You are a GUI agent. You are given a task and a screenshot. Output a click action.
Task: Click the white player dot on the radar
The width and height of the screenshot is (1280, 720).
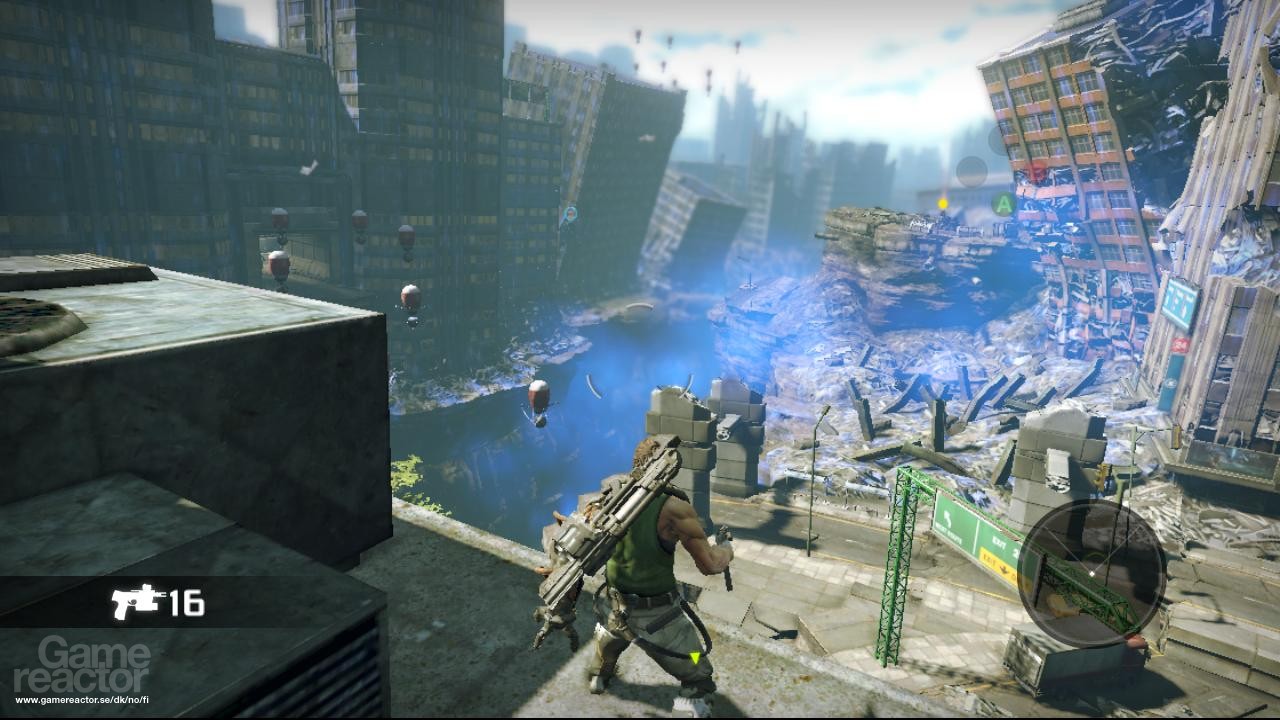click(x=1091, y=573)
